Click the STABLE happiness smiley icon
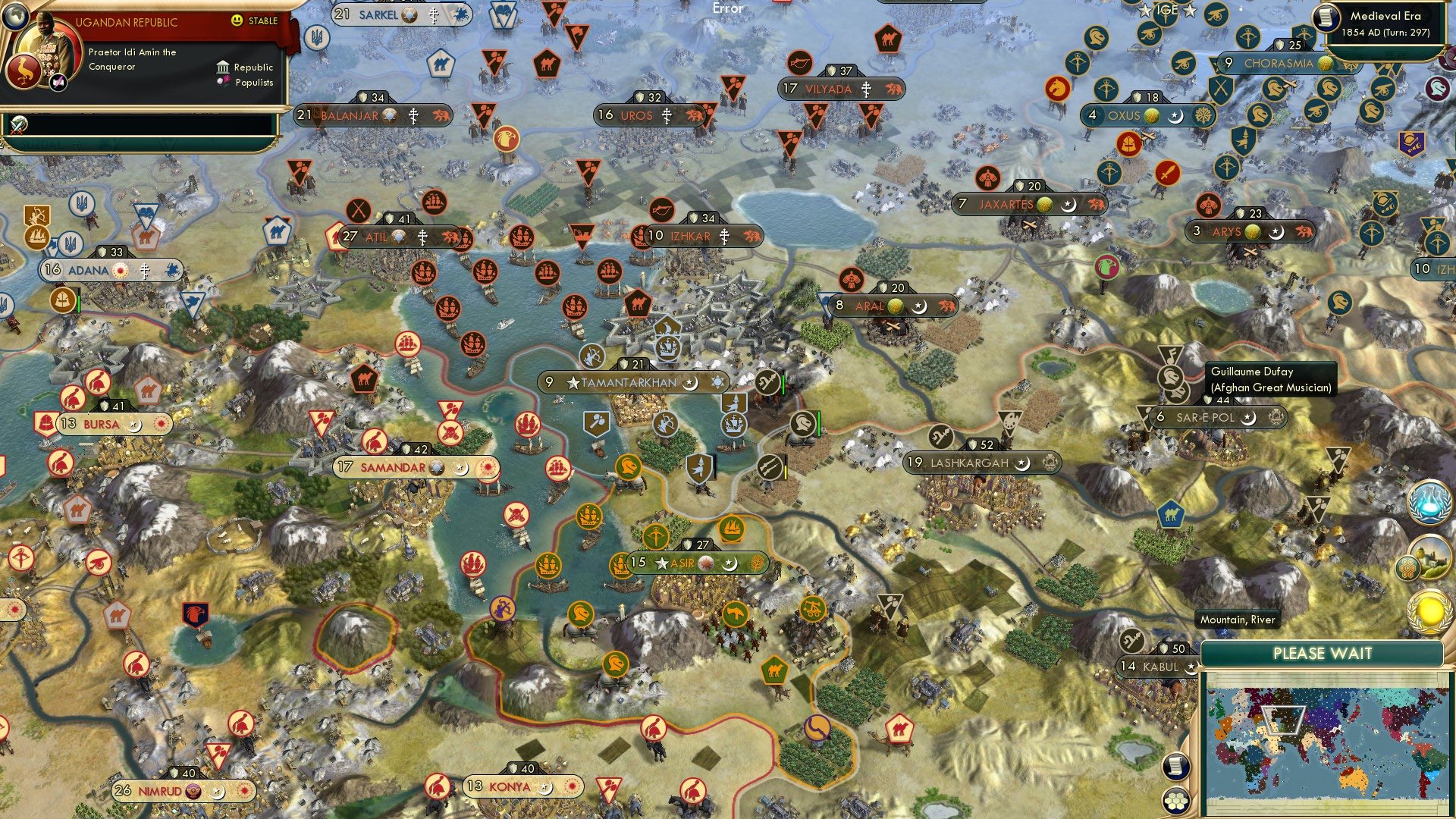The image size is (1456, 819). (237, 20)
